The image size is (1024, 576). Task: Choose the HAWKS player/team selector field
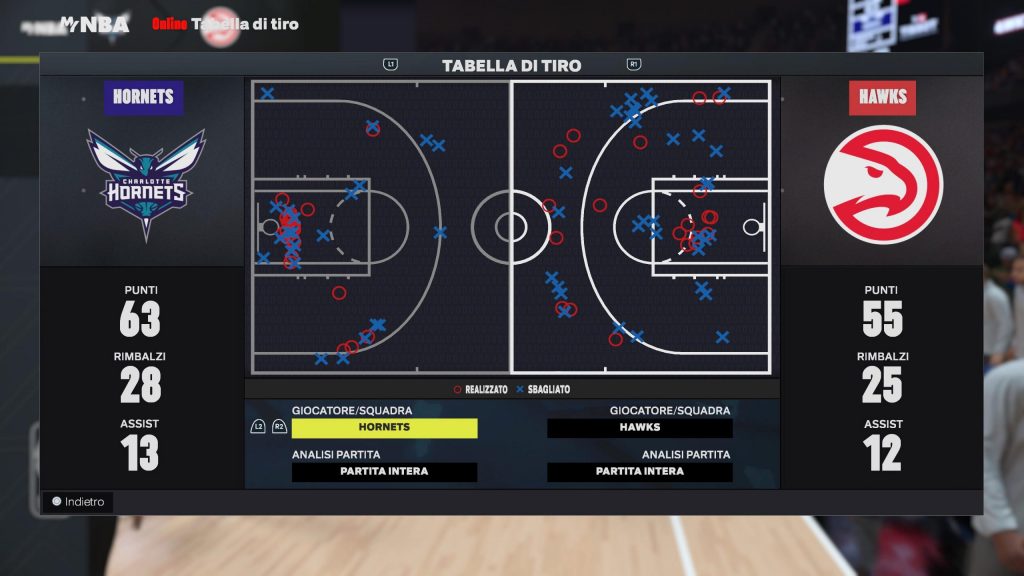640,428
